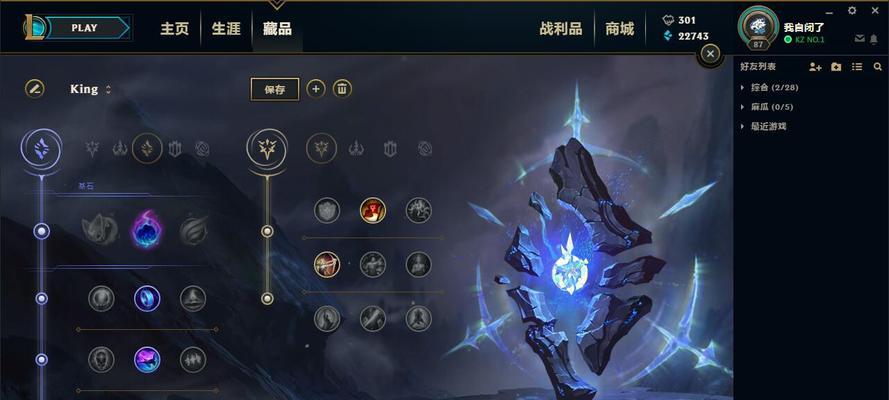Close the rune page panel
This screenshot has height=400, width=889.
click(x=710, y=54)
